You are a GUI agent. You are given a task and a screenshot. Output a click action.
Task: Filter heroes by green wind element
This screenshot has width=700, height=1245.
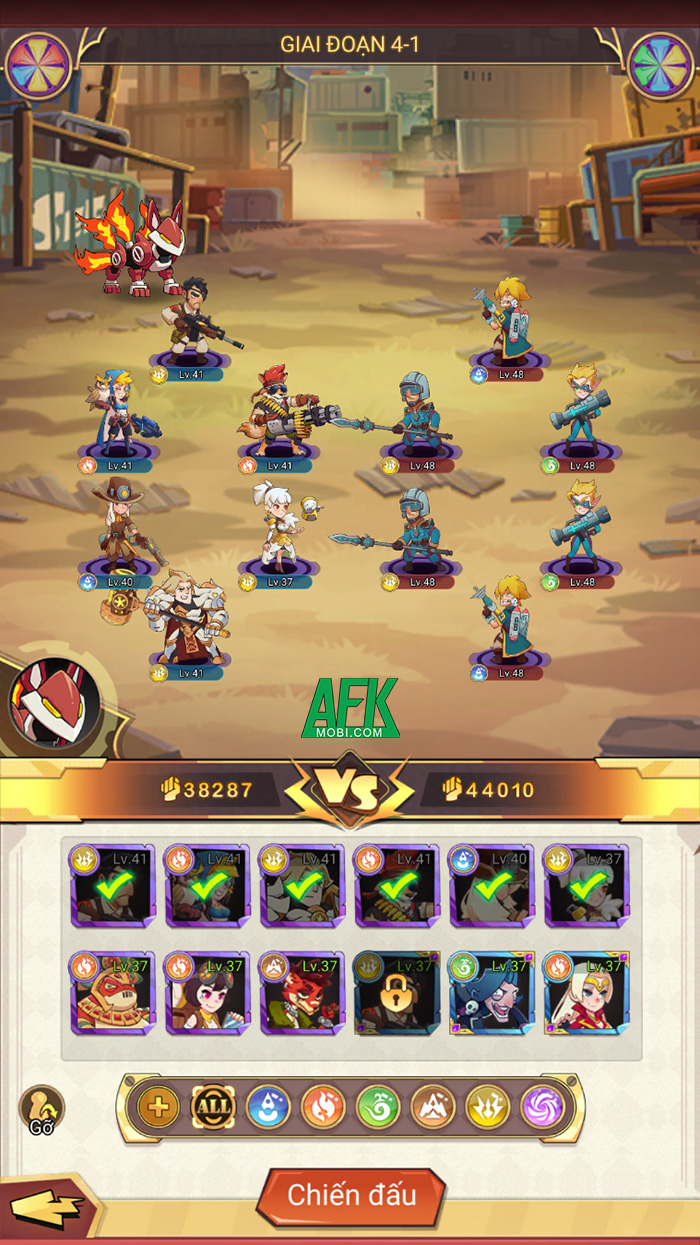378,1107
